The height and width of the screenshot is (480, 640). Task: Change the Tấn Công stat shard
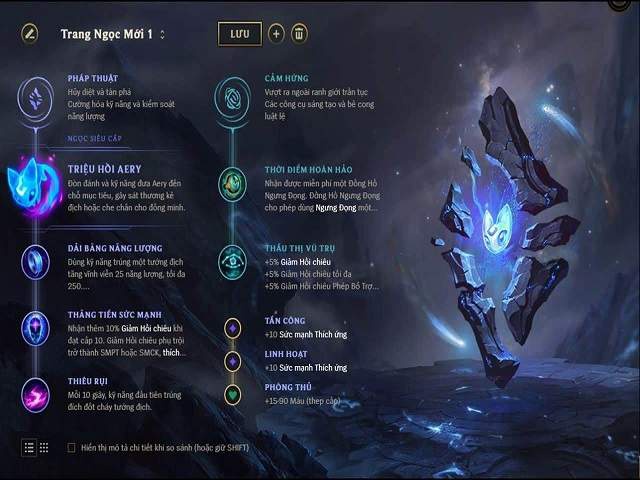point(232,327)
